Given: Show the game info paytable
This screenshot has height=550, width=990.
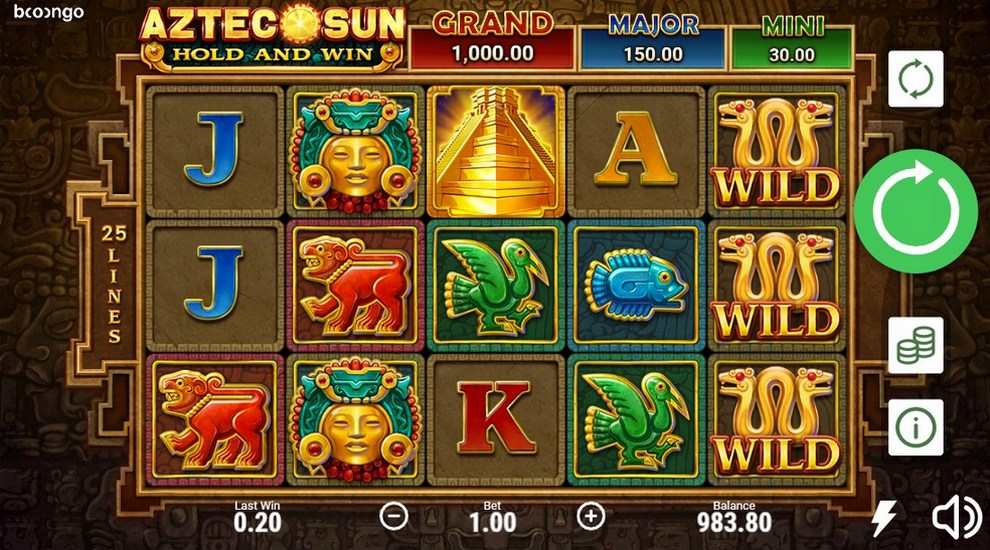Looking at the screenshot, I should [x=915, y=427].
